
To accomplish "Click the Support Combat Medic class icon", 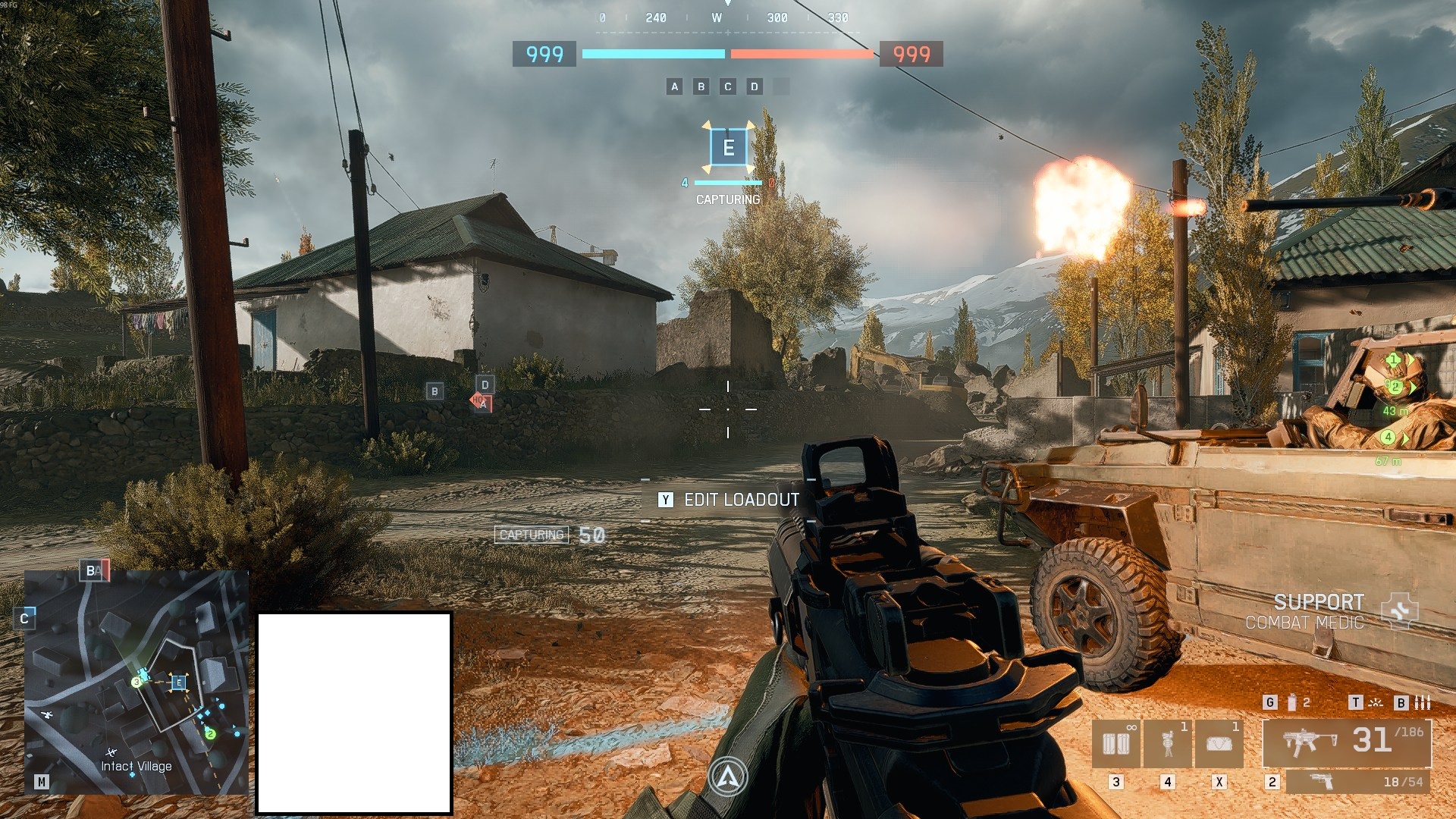I will pos(1399,611).
